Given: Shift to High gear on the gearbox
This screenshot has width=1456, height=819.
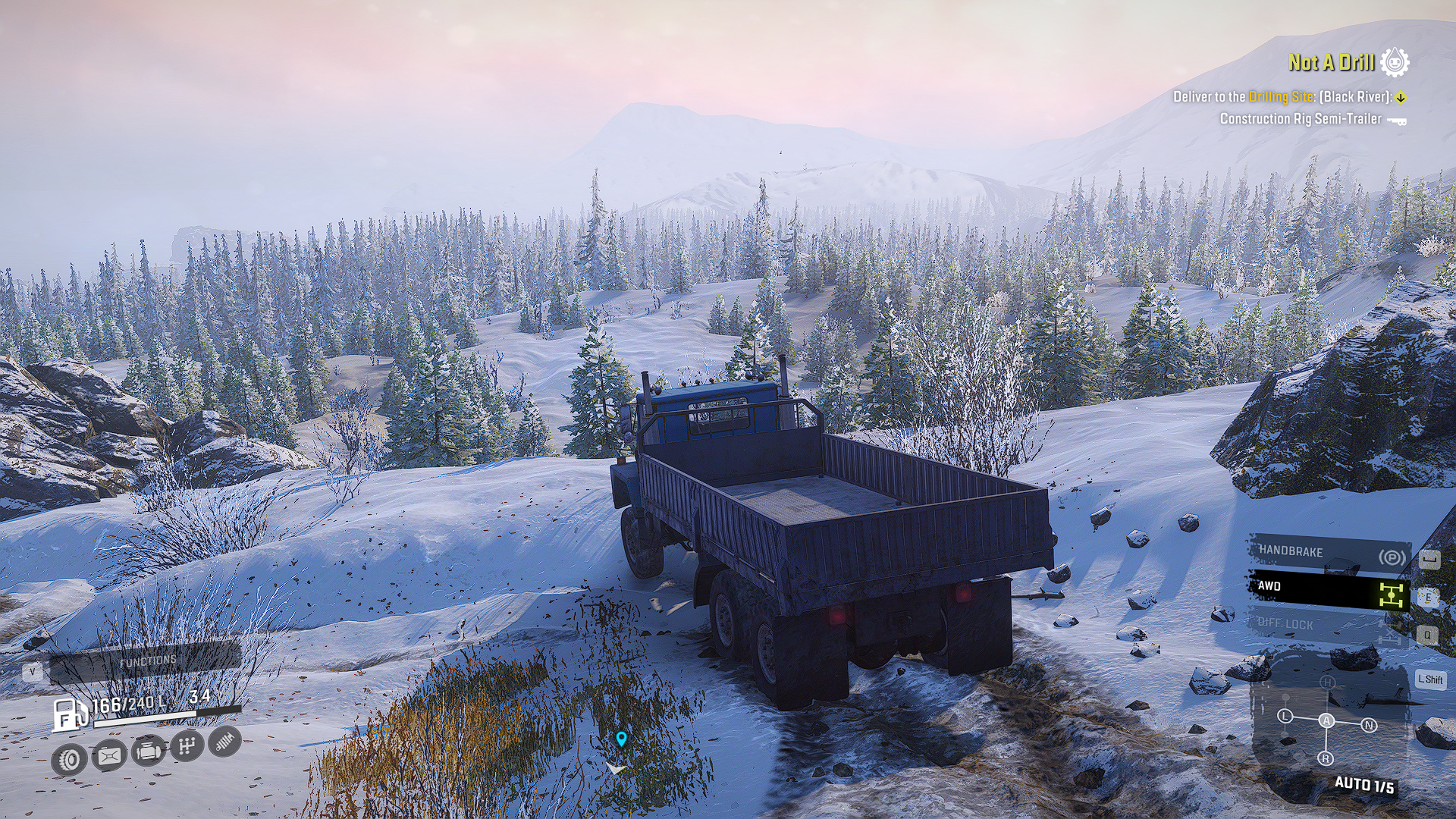Looking at the screenshot, I should tap(1327, 682).
